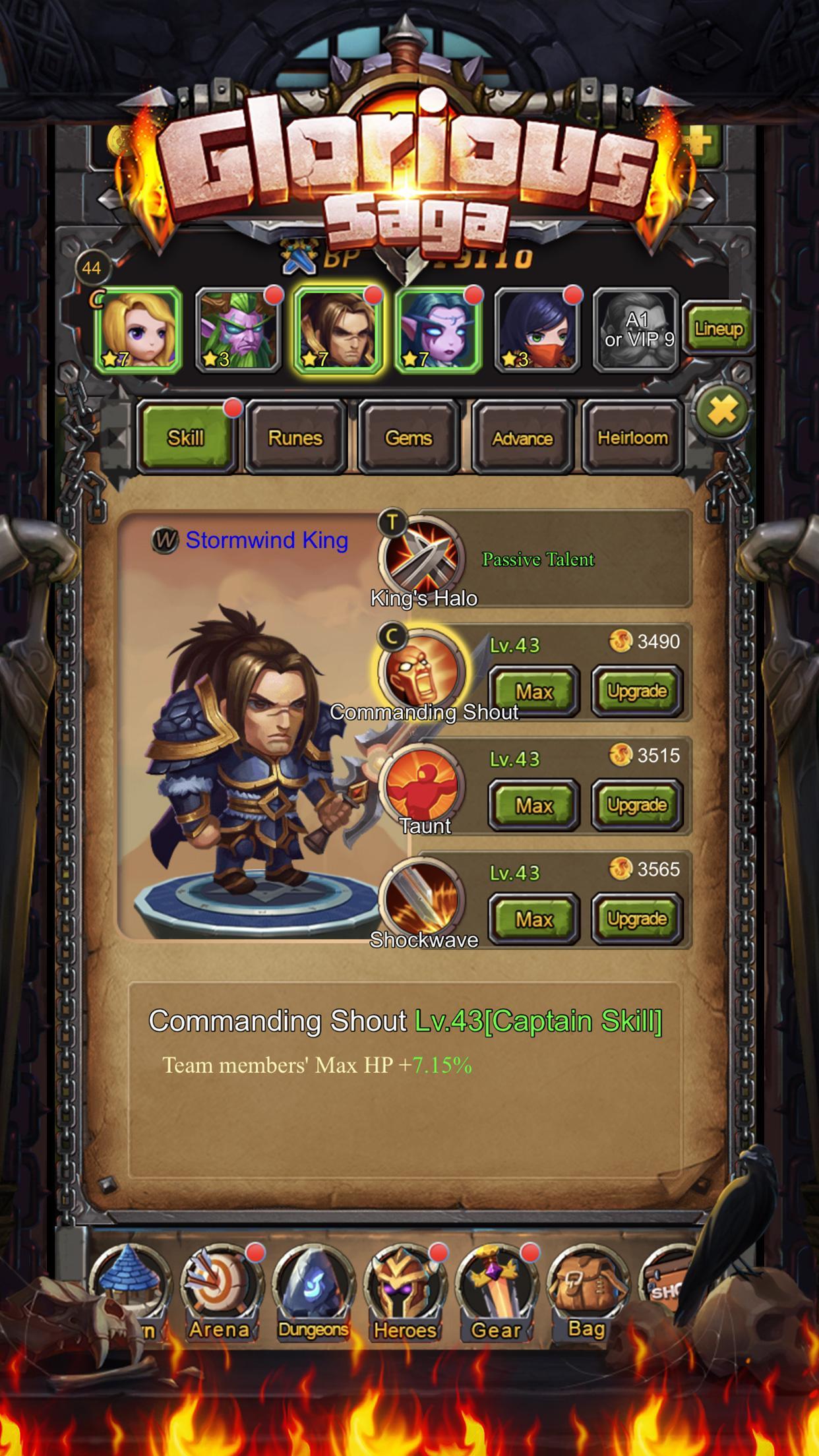
Task: Upgrade the Shockwave skill
Action: coord(637,919)
